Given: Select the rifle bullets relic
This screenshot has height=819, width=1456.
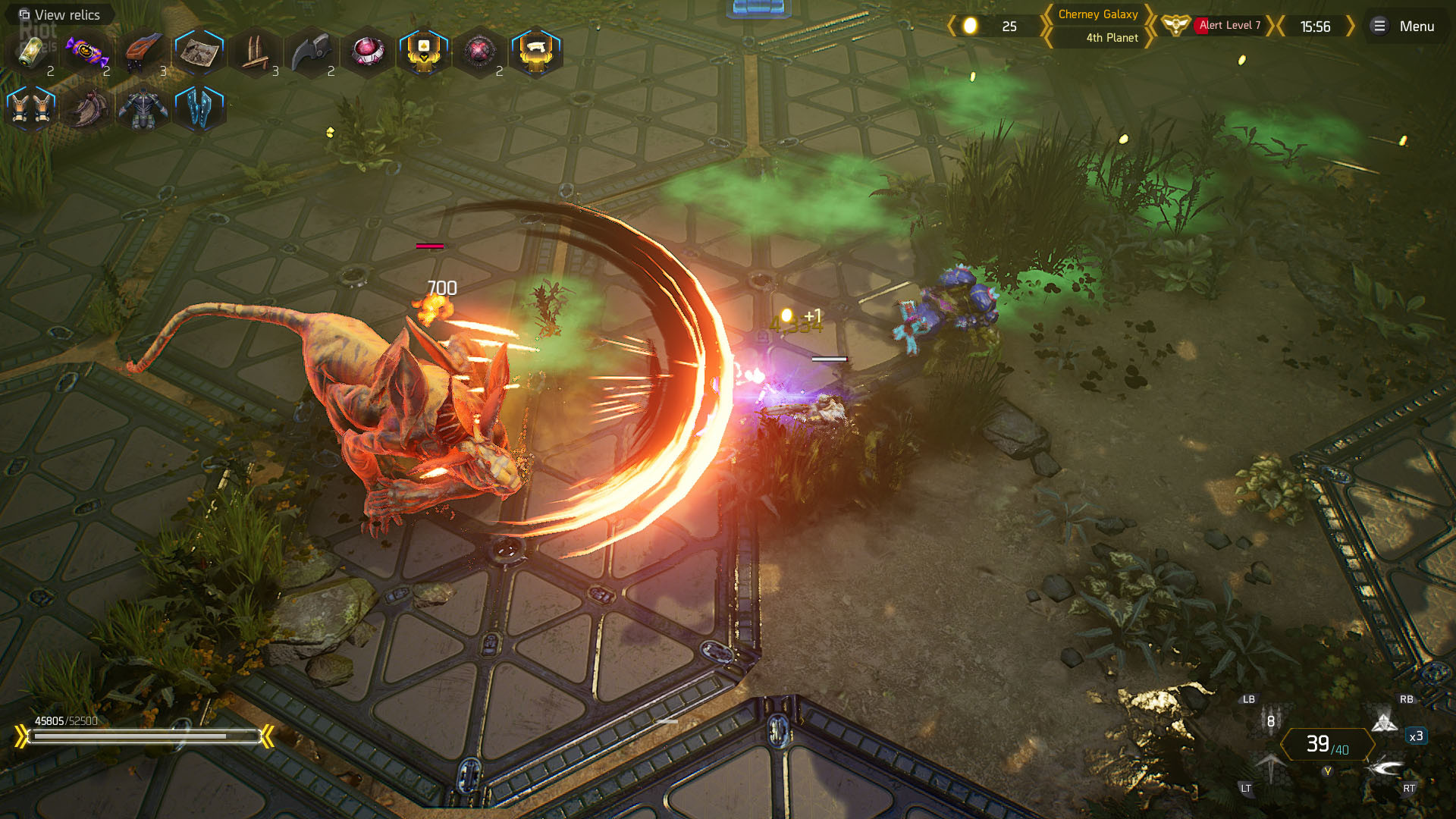Looking at the screenshot, I should 255,52.
